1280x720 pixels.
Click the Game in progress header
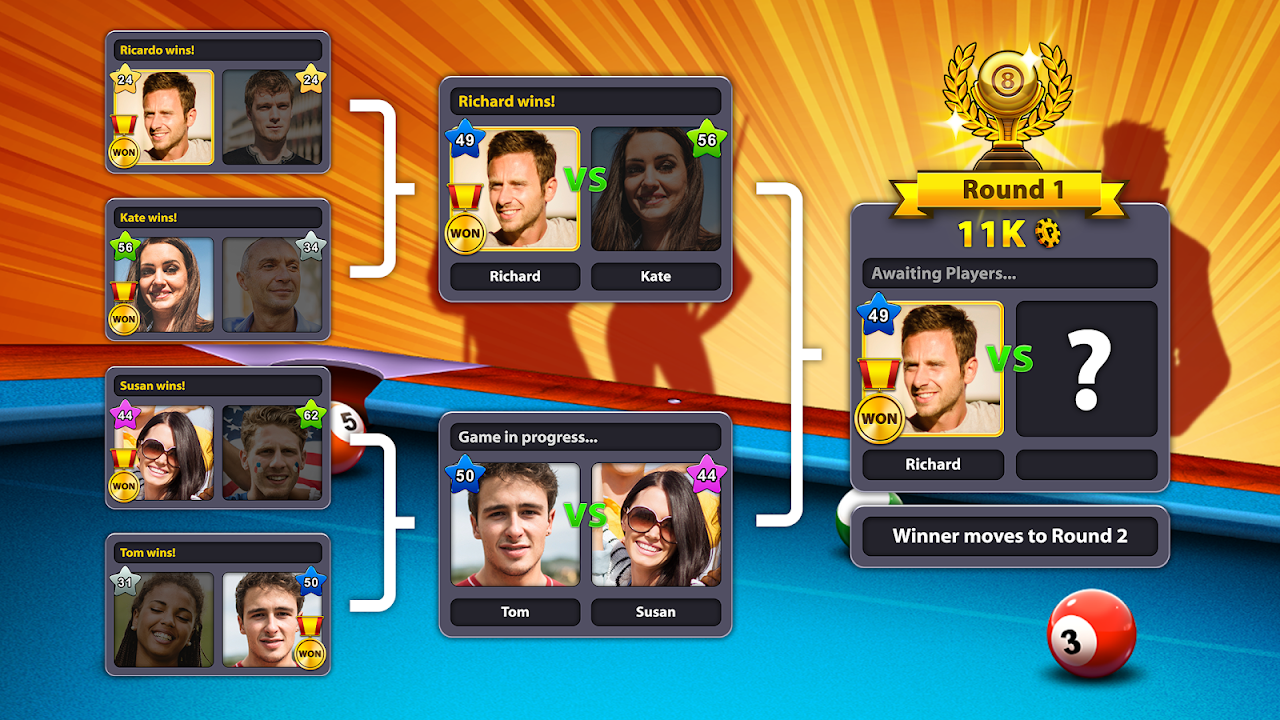tap(585, 435)
